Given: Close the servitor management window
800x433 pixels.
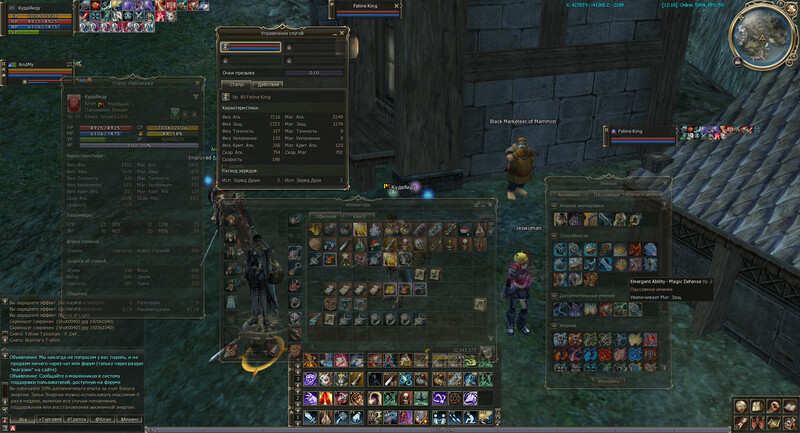Looking at the screenshot, I should click(343, 34).
